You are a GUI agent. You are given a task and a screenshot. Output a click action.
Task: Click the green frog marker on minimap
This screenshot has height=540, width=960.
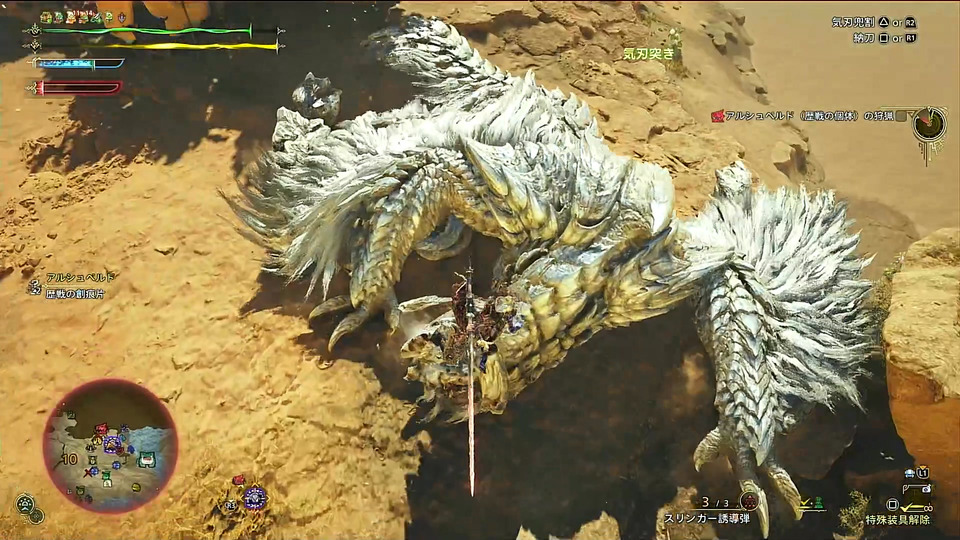(x=147, y=459)
